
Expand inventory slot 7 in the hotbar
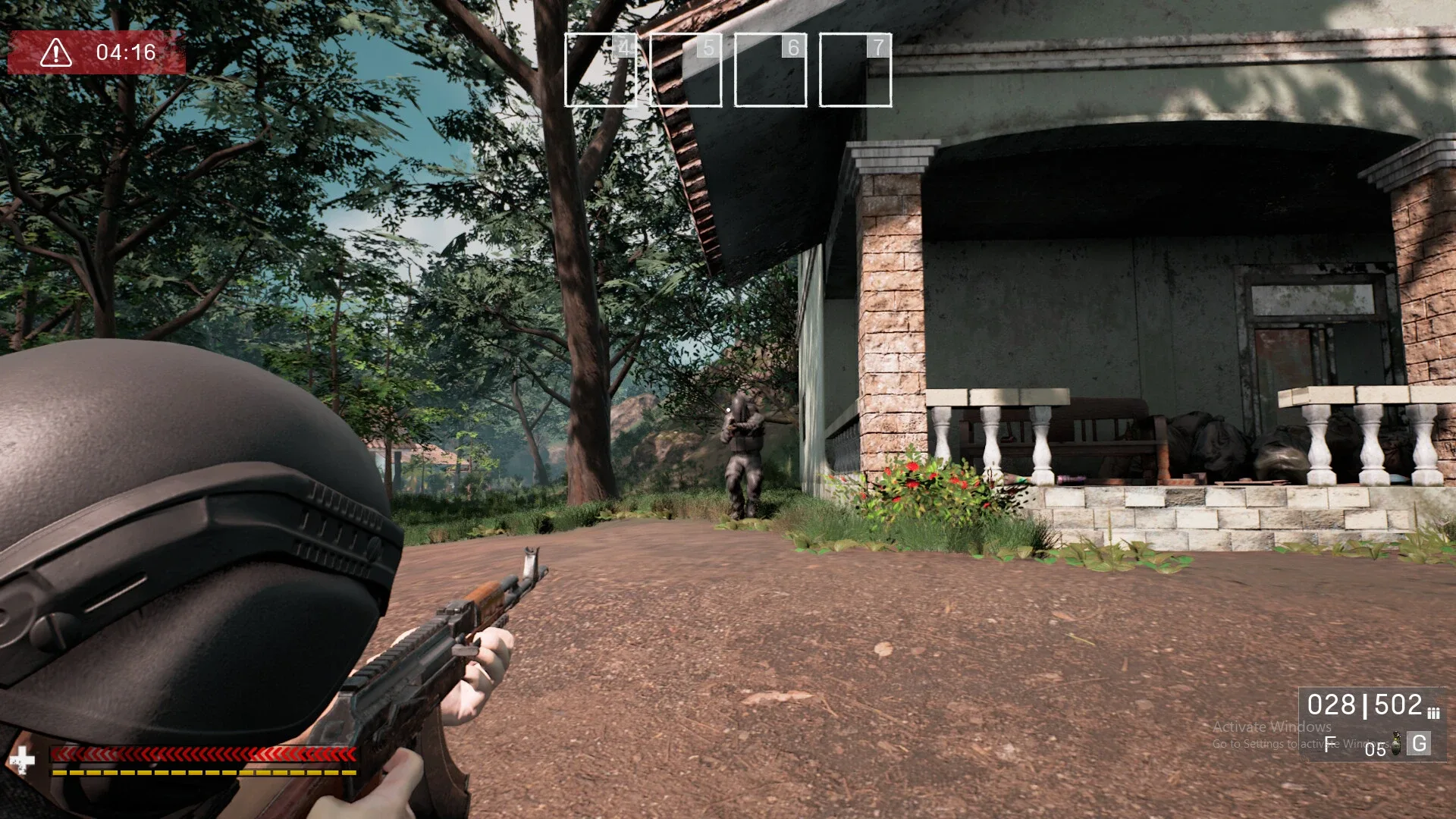[x=856, y=68]
